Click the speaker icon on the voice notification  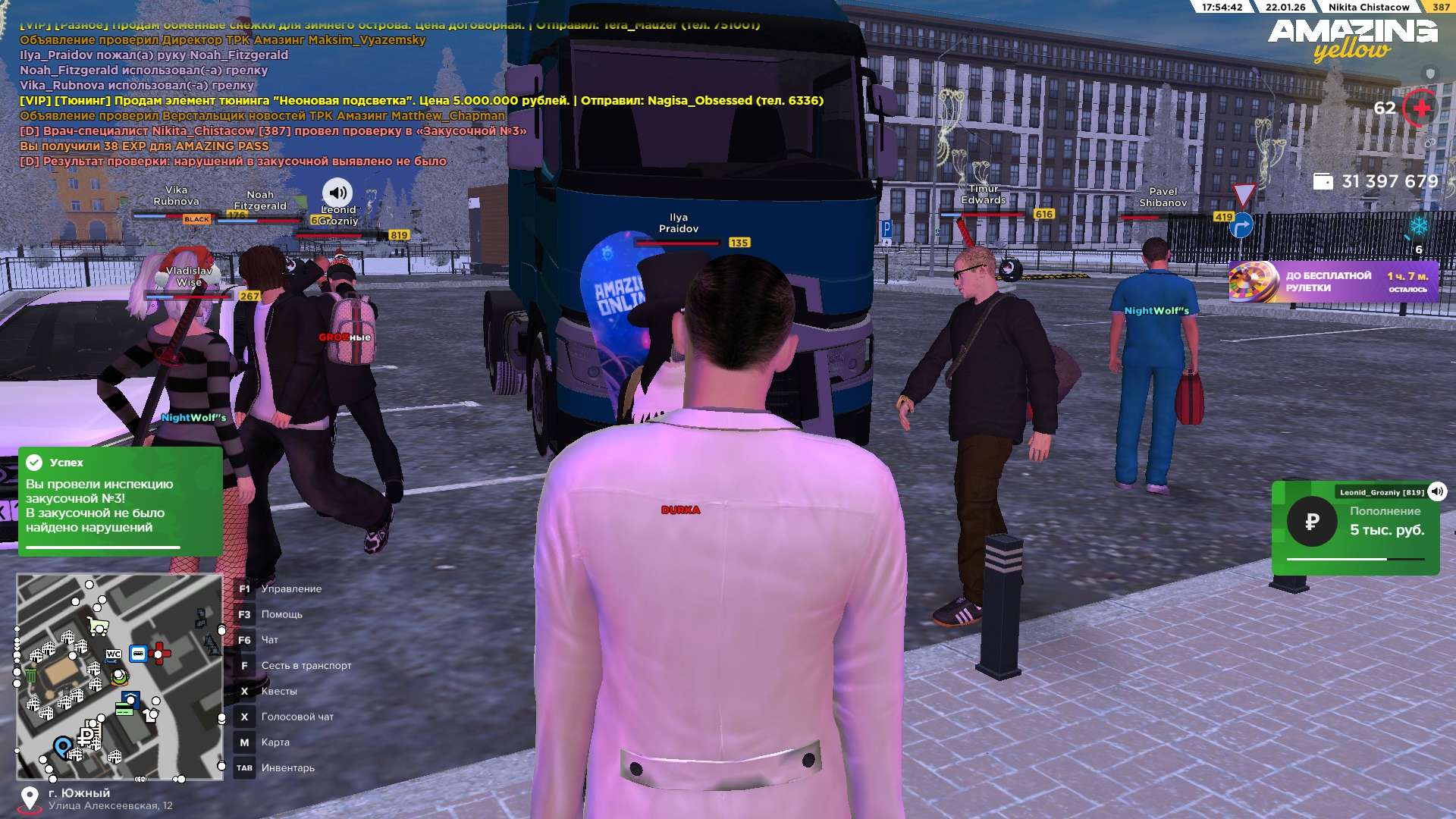(1437, 491)
